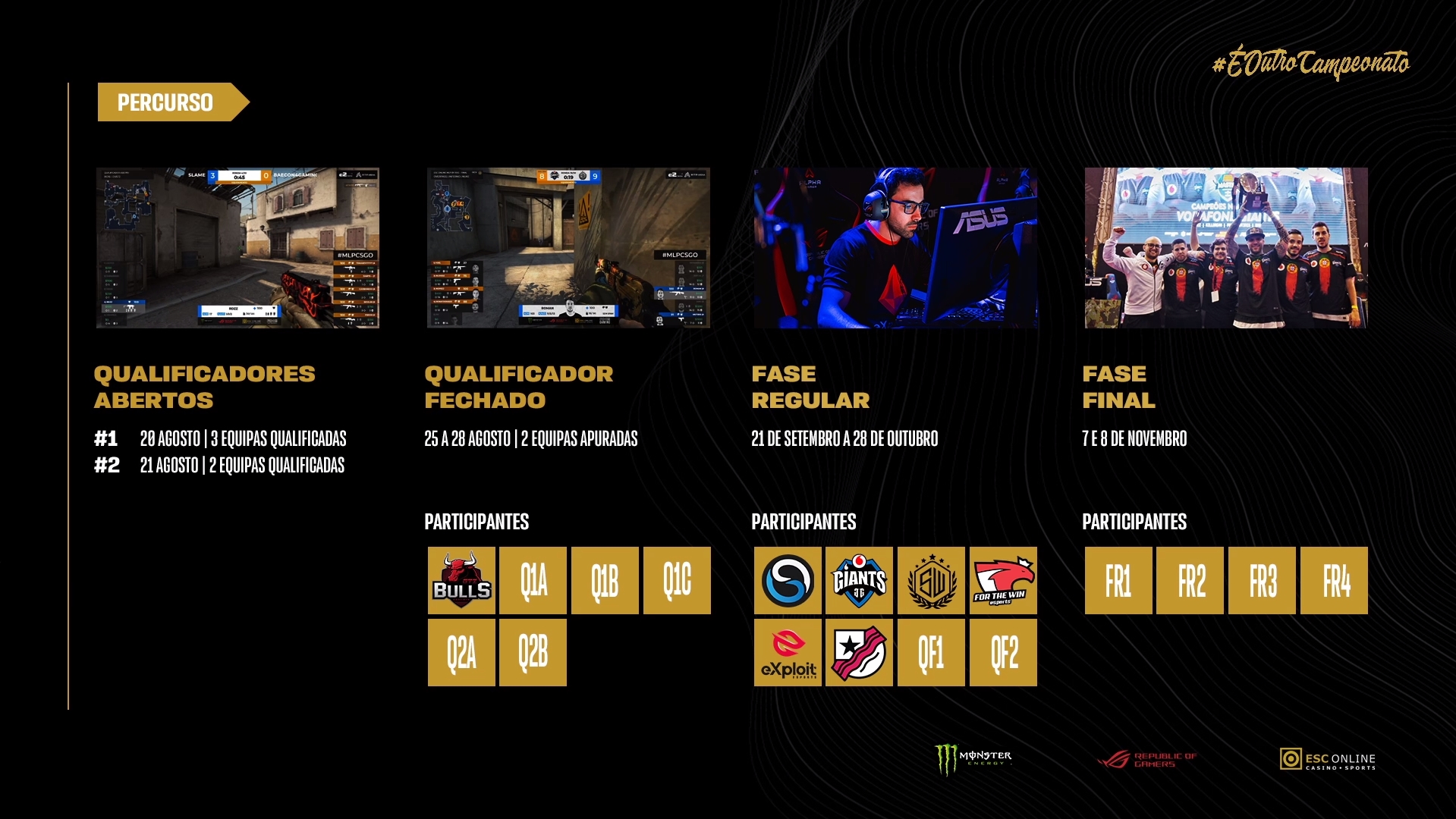This screenshot has width=1456, height=819.
Task: Open the Qualificador Fechado thumbnail
Action: coord(568,248)
